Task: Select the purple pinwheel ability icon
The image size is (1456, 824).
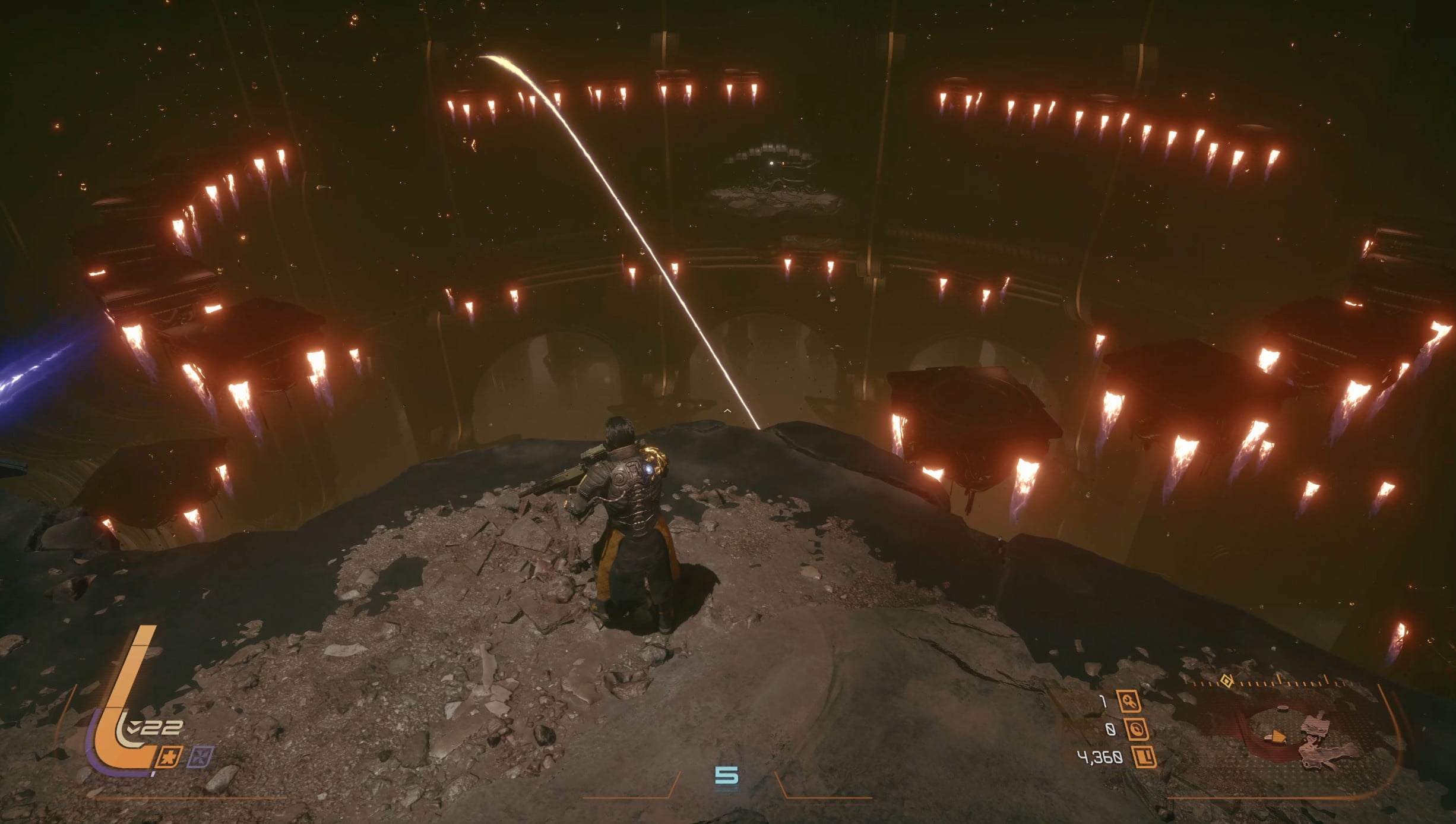Action: 200,757
